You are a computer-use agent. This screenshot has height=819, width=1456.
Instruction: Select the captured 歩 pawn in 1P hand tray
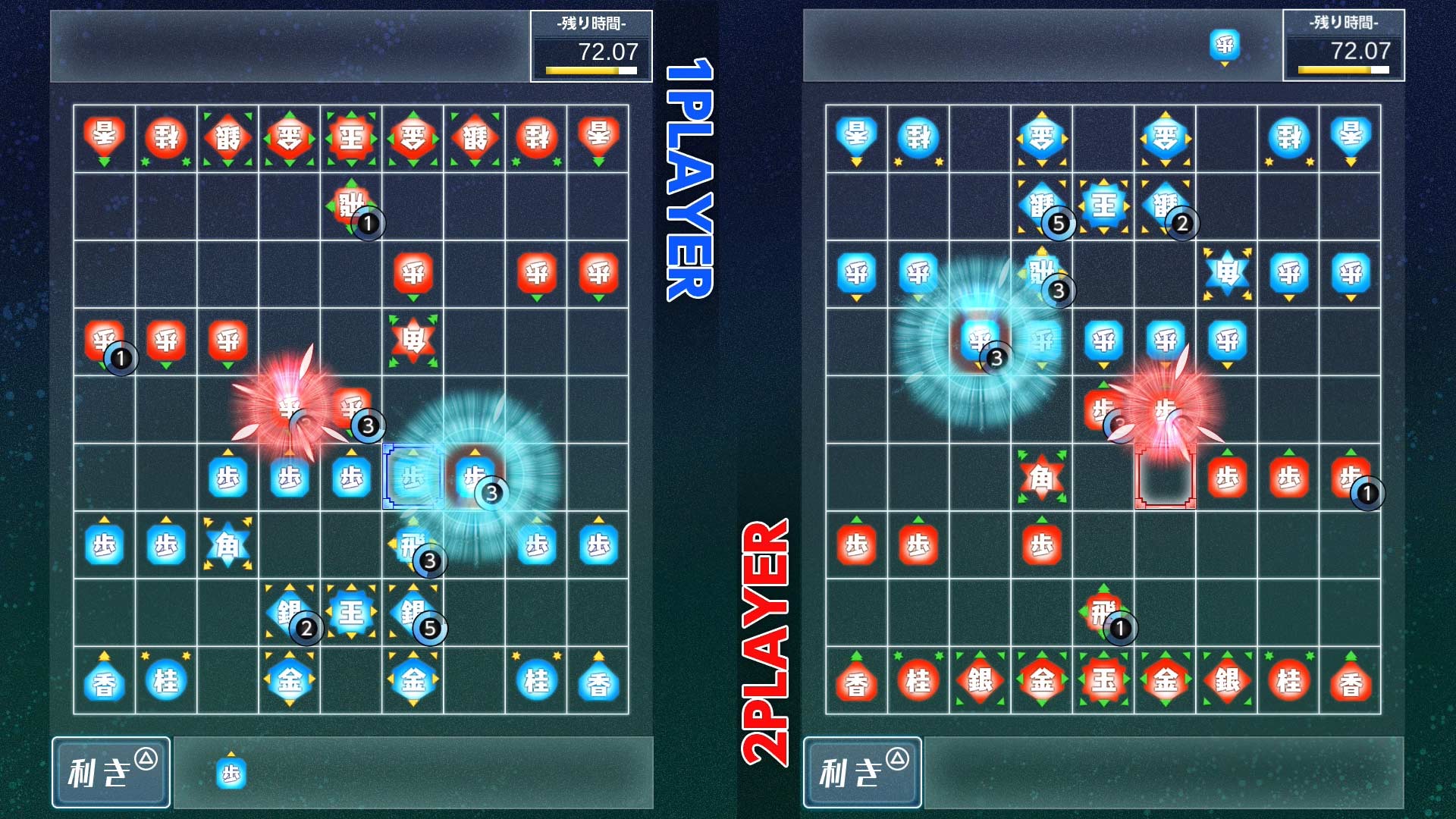click(x=233, y=773)
